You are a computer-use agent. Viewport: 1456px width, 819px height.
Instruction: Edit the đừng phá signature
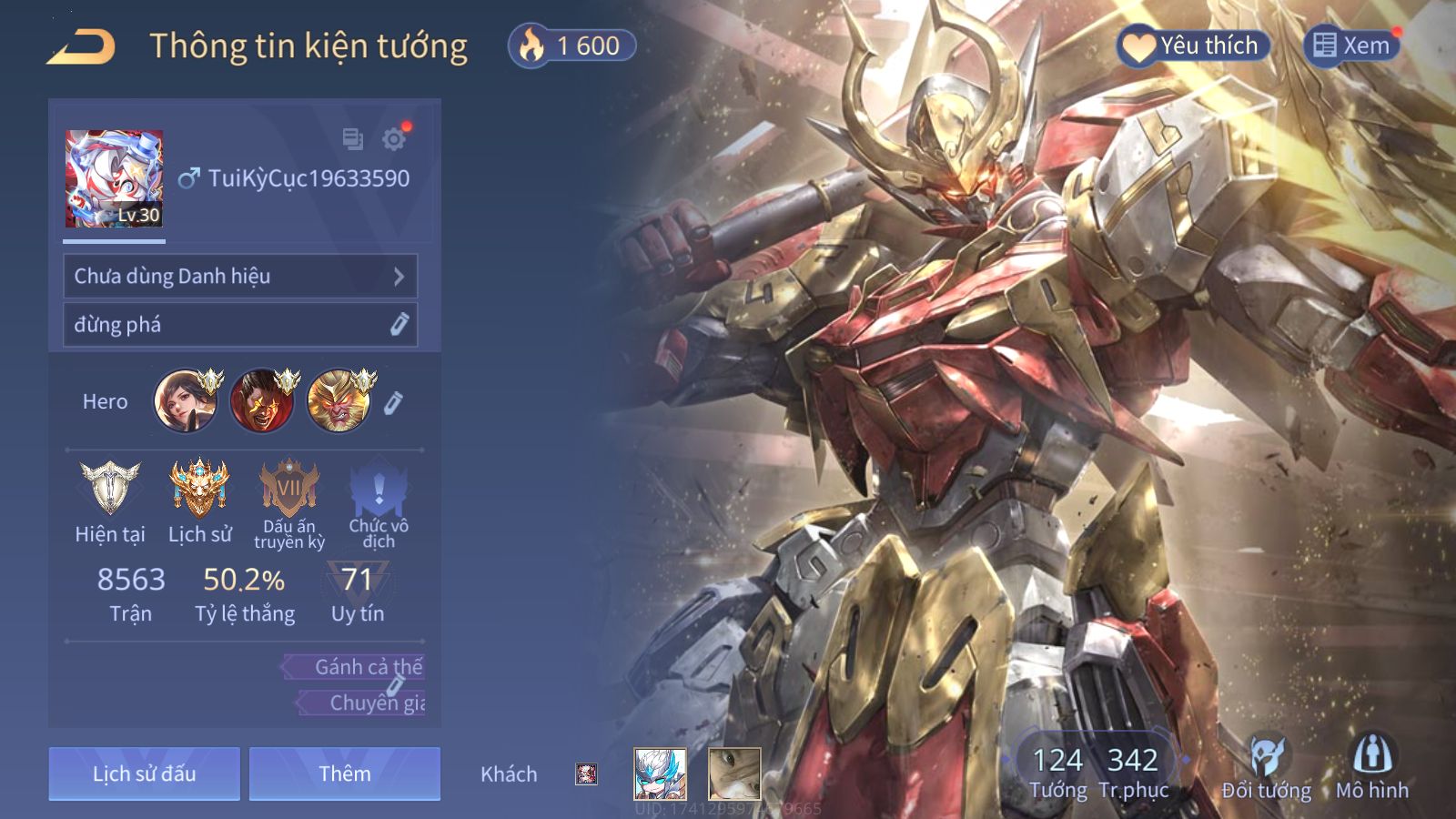[x=399, y=325]
